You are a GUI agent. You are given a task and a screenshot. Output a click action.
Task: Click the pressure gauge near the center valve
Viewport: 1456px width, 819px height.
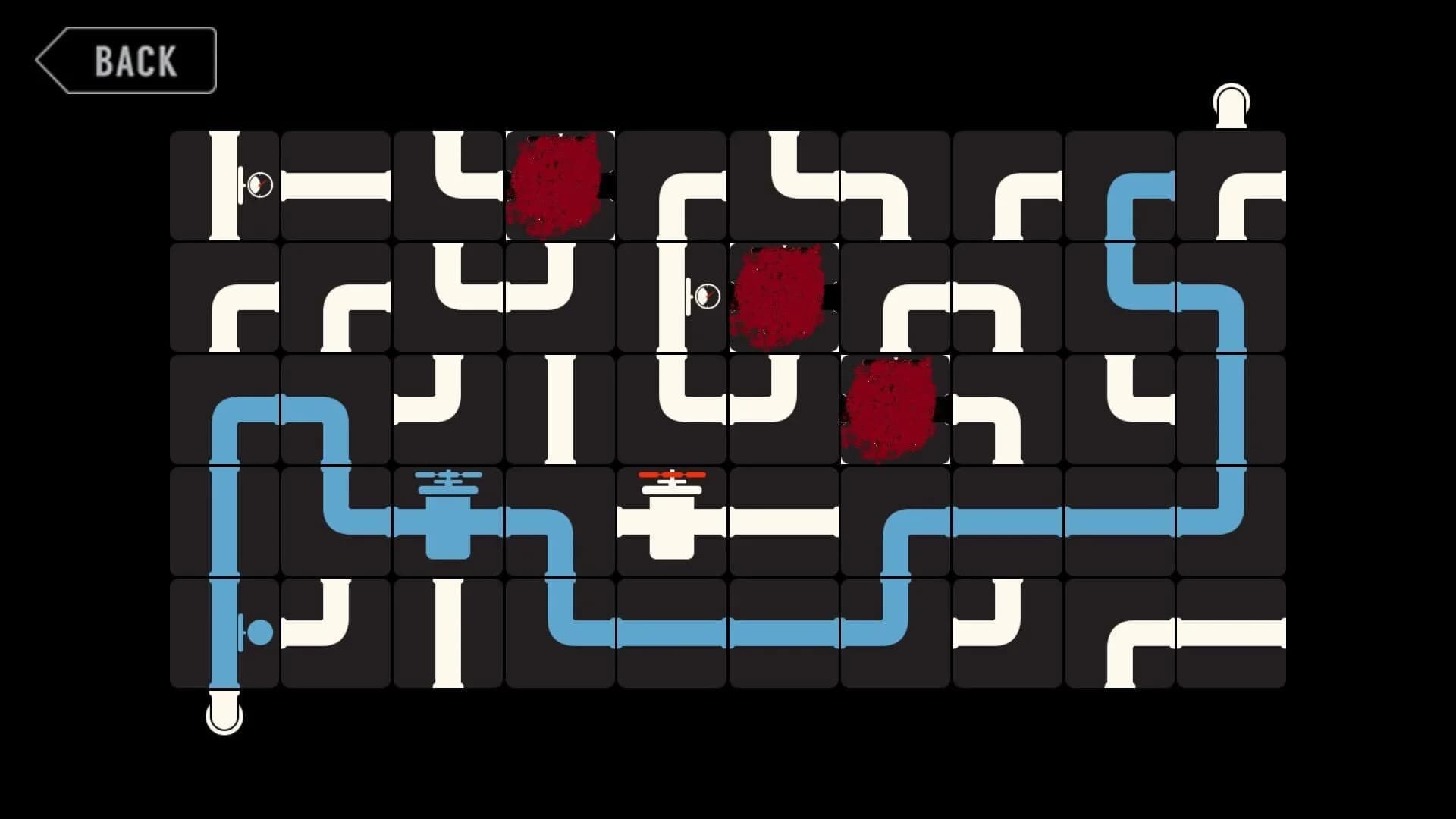[x=707, y=296]
